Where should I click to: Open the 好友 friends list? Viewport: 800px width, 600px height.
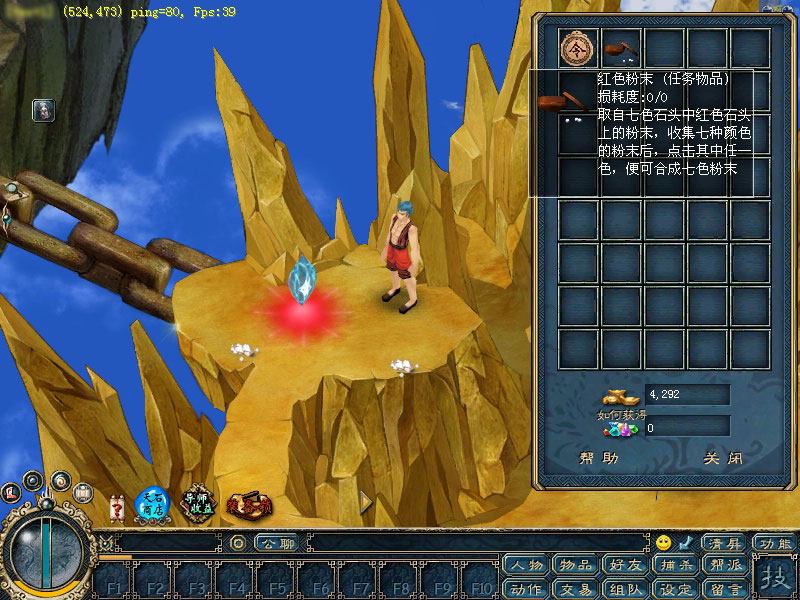623,566
